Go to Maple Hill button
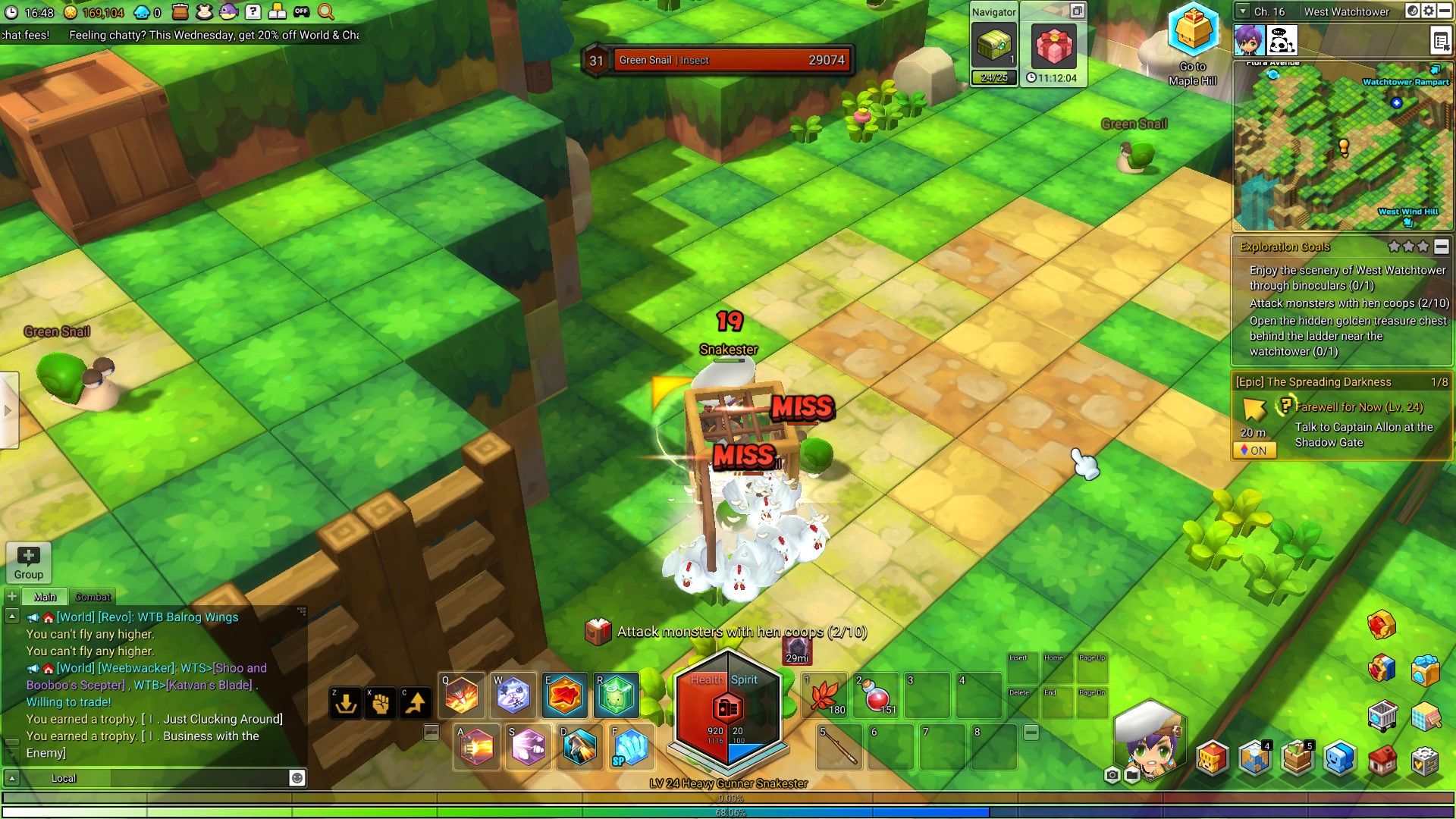Viewport: 1456px width, 819px height. (x=1192, y=45)
